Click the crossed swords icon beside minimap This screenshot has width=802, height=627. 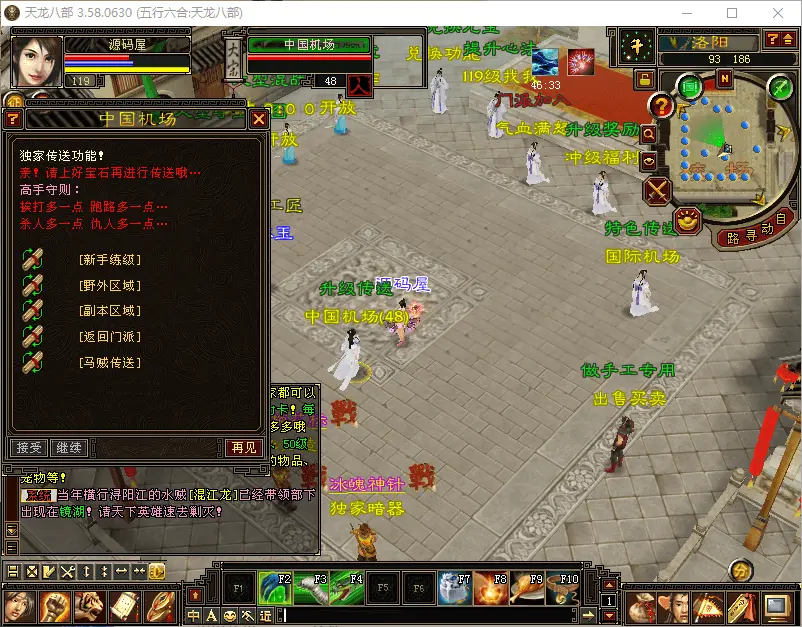click(x=657, y=190)
